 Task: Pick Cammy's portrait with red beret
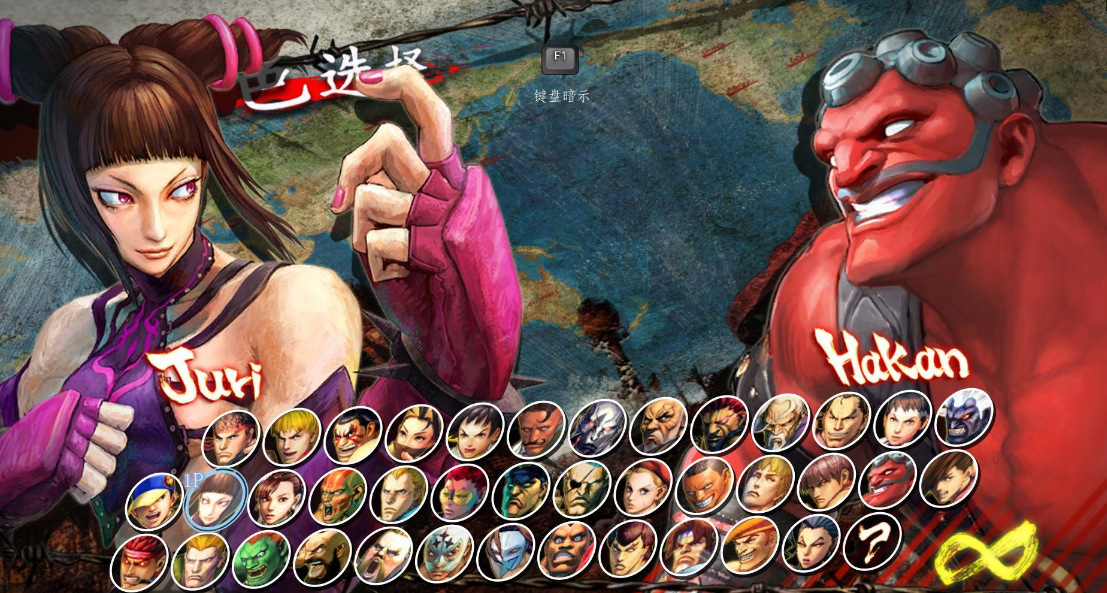coord(642,487)
